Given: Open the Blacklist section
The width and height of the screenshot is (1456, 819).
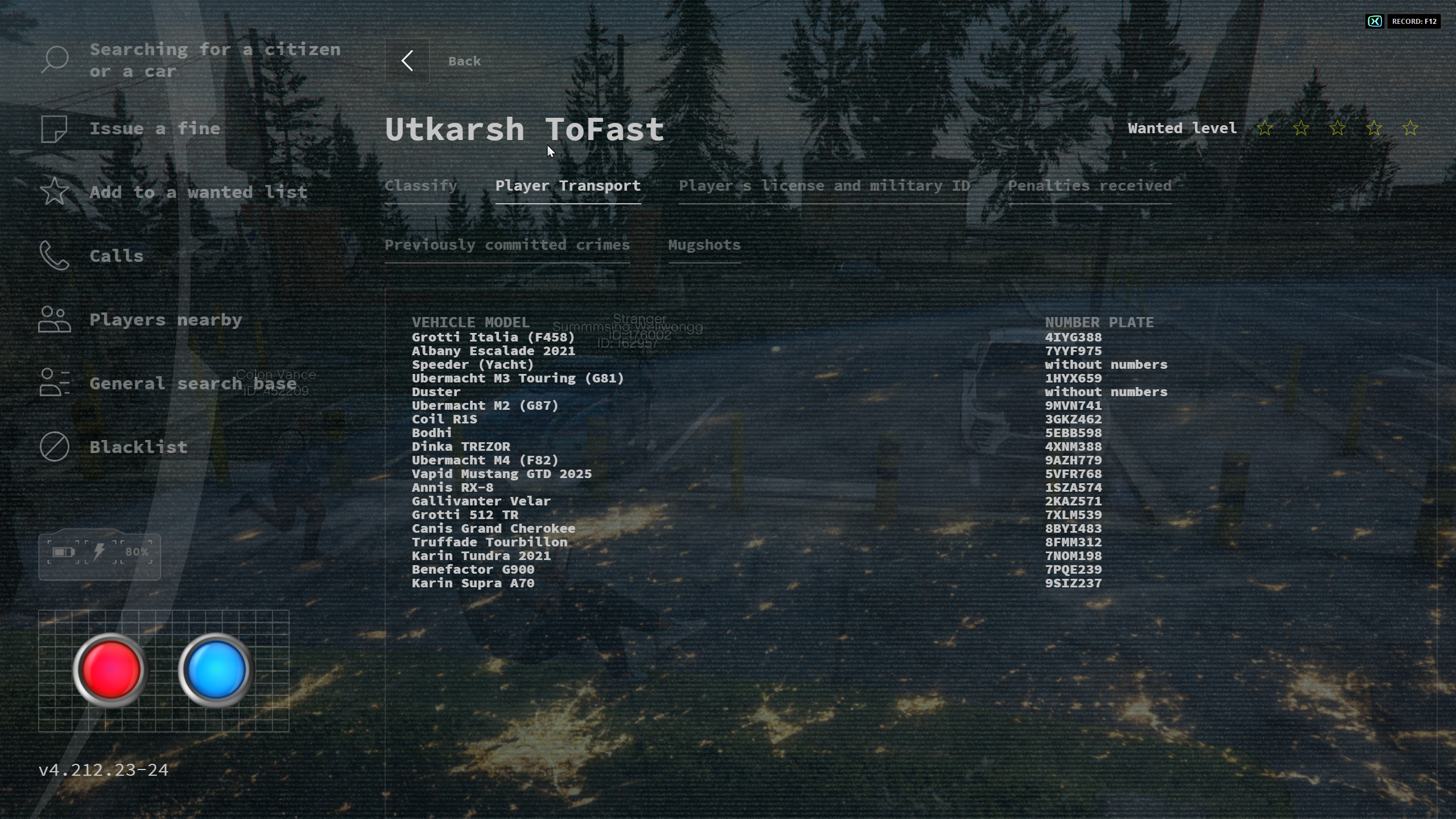Looking at the screenshot, I should (x=138, y=447).
